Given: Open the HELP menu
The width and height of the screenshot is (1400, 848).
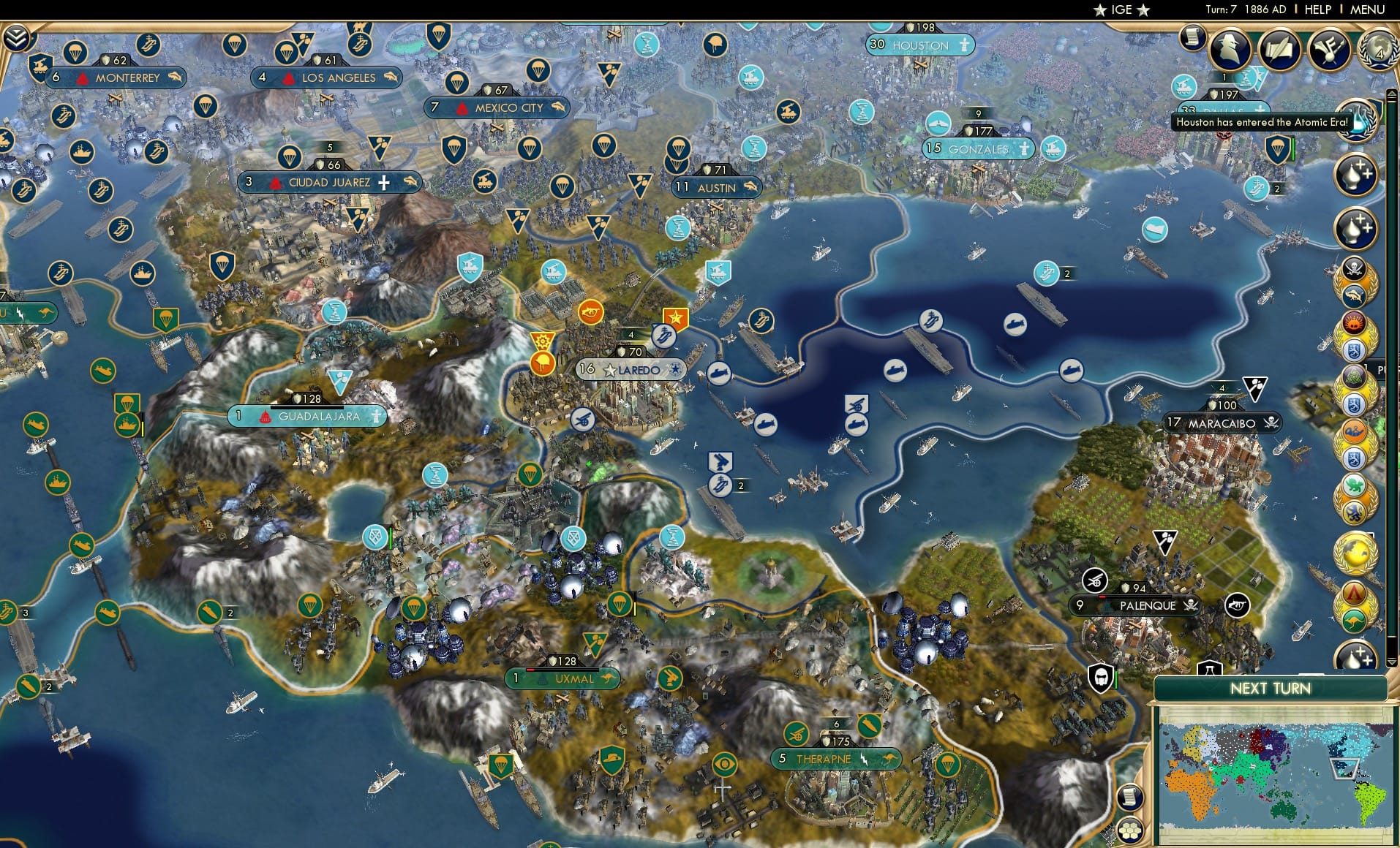Looking at the screenshot, I should pyautogui.click(x=1317, y=10).
